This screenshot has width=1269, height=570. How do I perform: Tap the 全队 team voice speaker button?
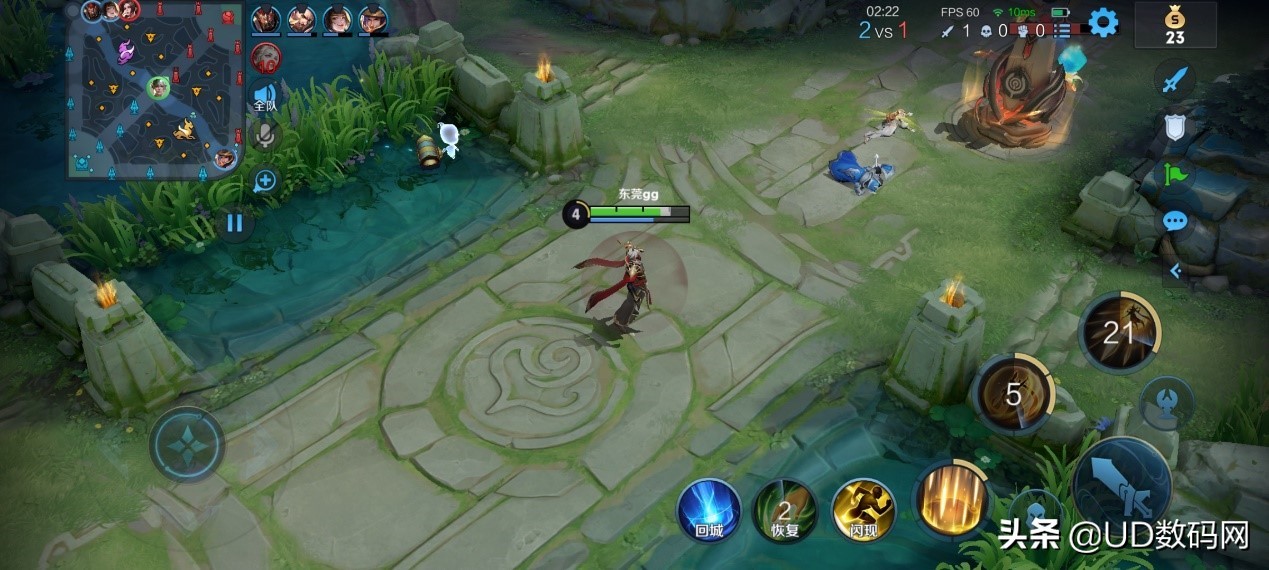pyautogui.click(x=264, y=96)
